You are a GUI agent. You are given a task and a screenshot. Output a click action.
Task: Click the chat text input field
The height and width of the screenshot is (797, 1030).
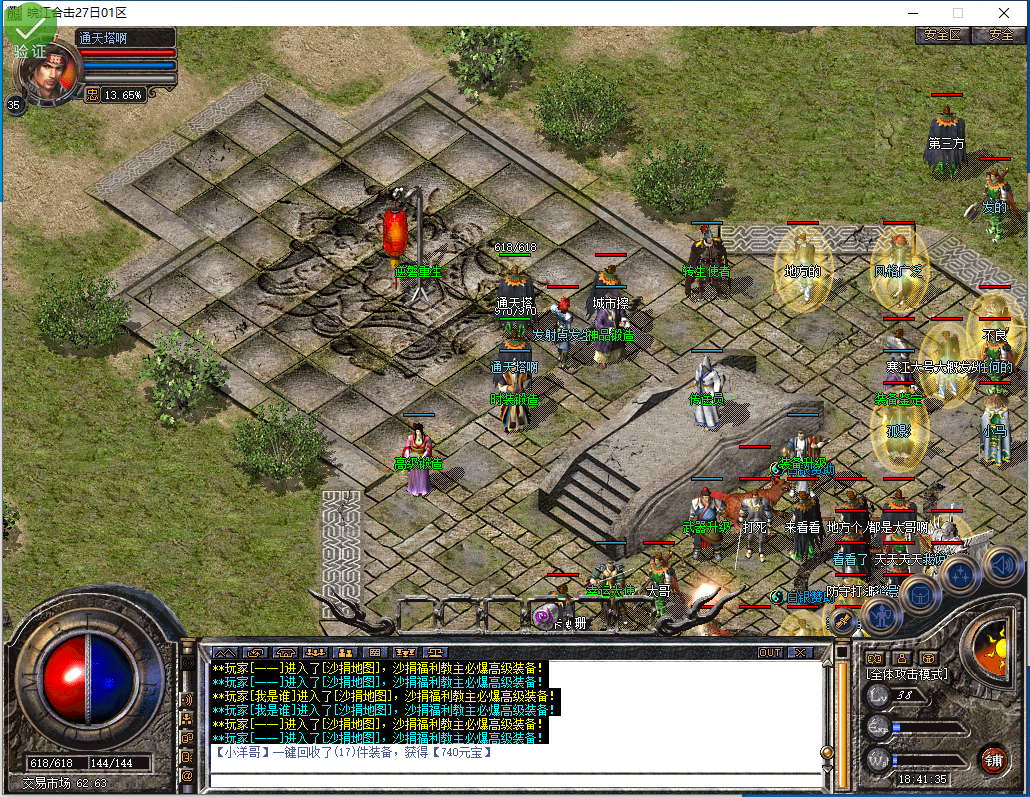(x=515, y=779)
